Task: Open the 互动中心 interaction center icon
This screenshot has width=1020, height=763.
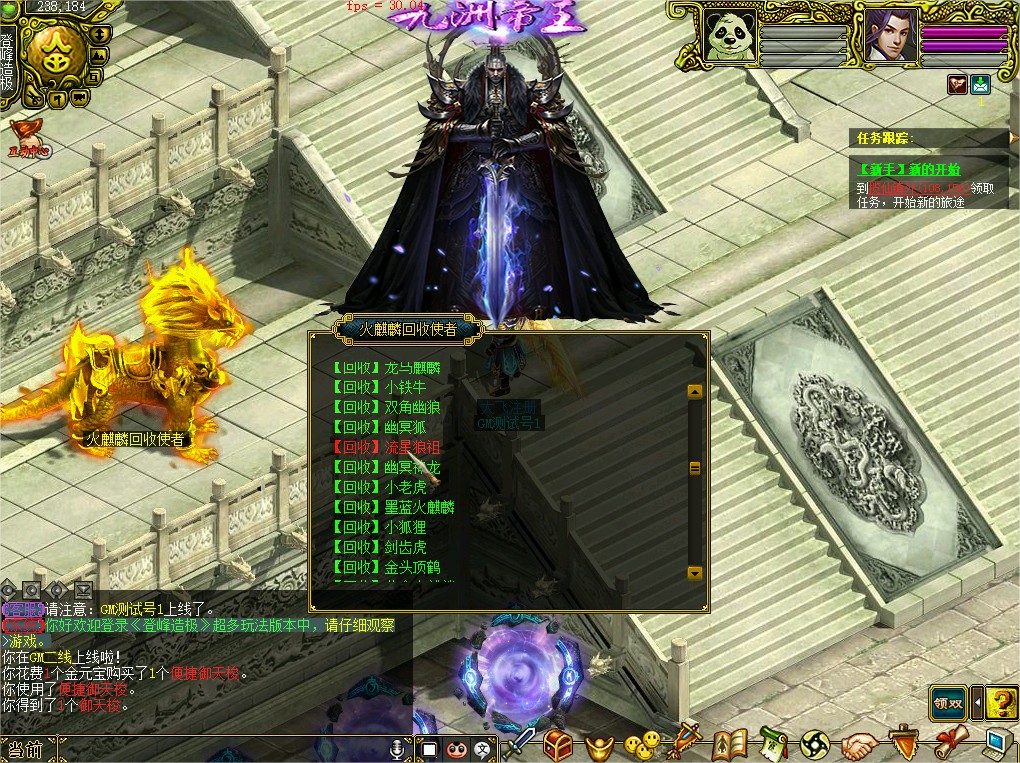Action: [x=27, y=137]
